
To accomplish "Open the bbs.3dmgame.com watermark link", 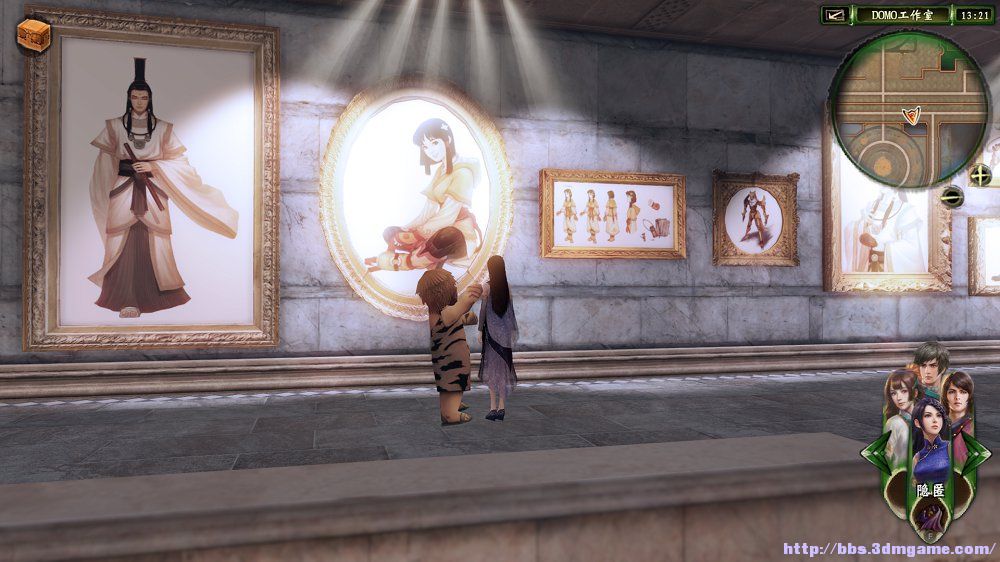I will pos(888,549).
